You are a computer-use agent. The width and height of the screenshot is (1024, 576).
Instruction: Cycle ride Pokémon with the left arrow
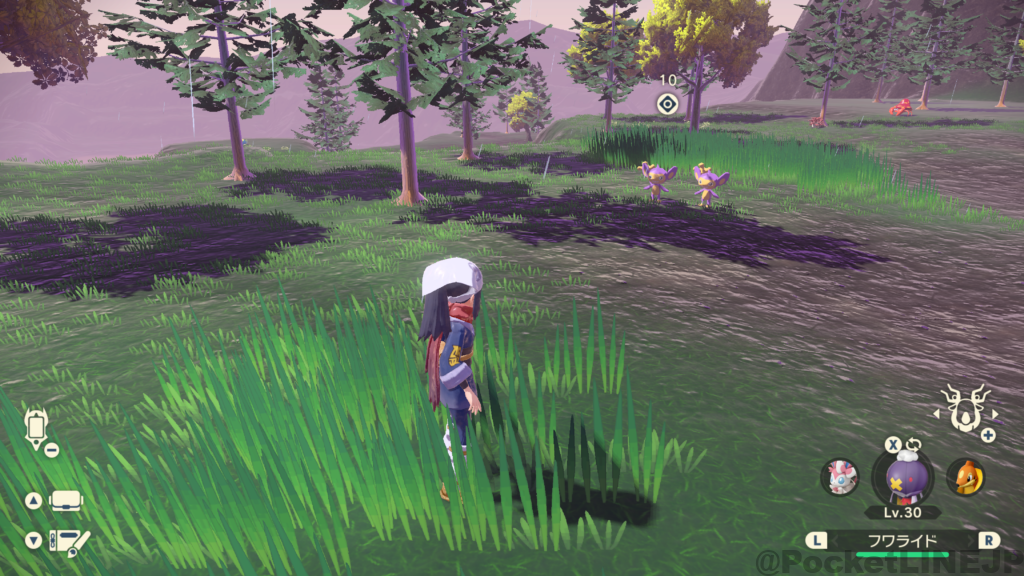click(937, 412)
